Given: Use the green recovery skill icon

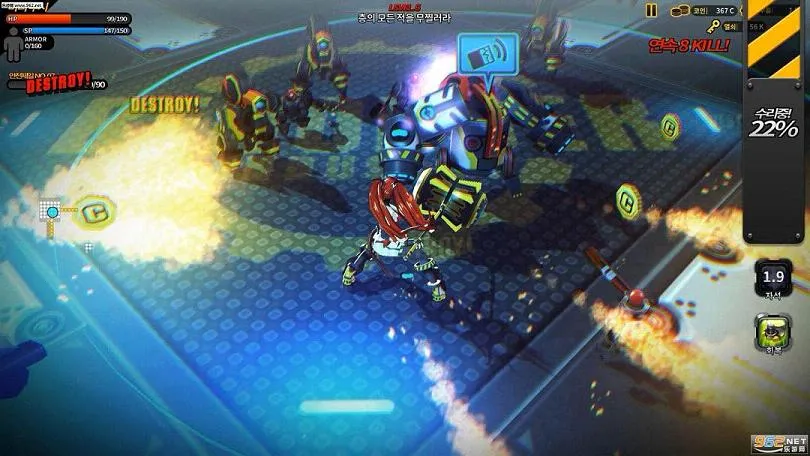Looking at the screenshot, I should [772, 332].
